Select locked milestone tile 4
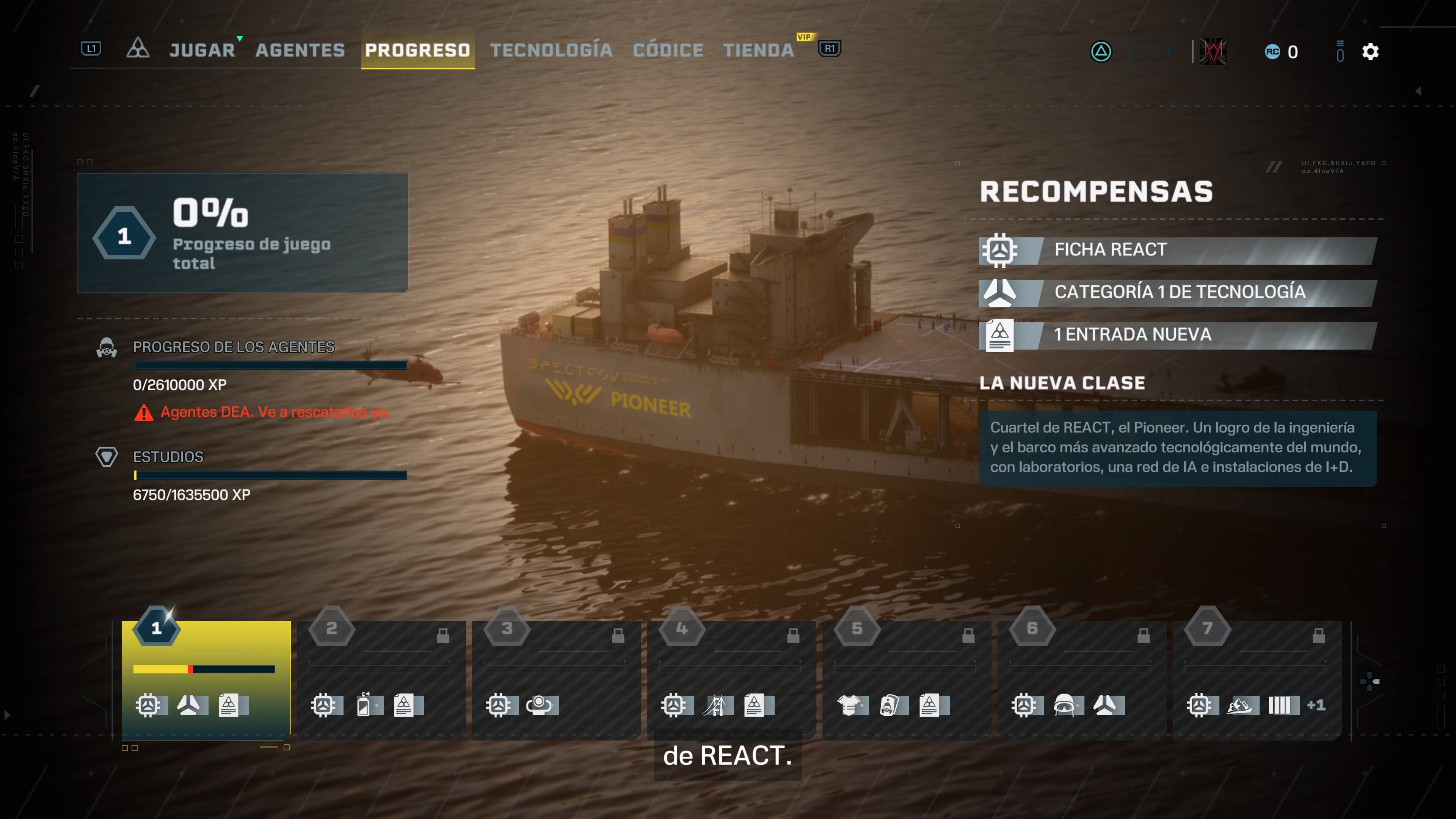Viewport: 1456px width, 819px height. (x=731, y=678)
